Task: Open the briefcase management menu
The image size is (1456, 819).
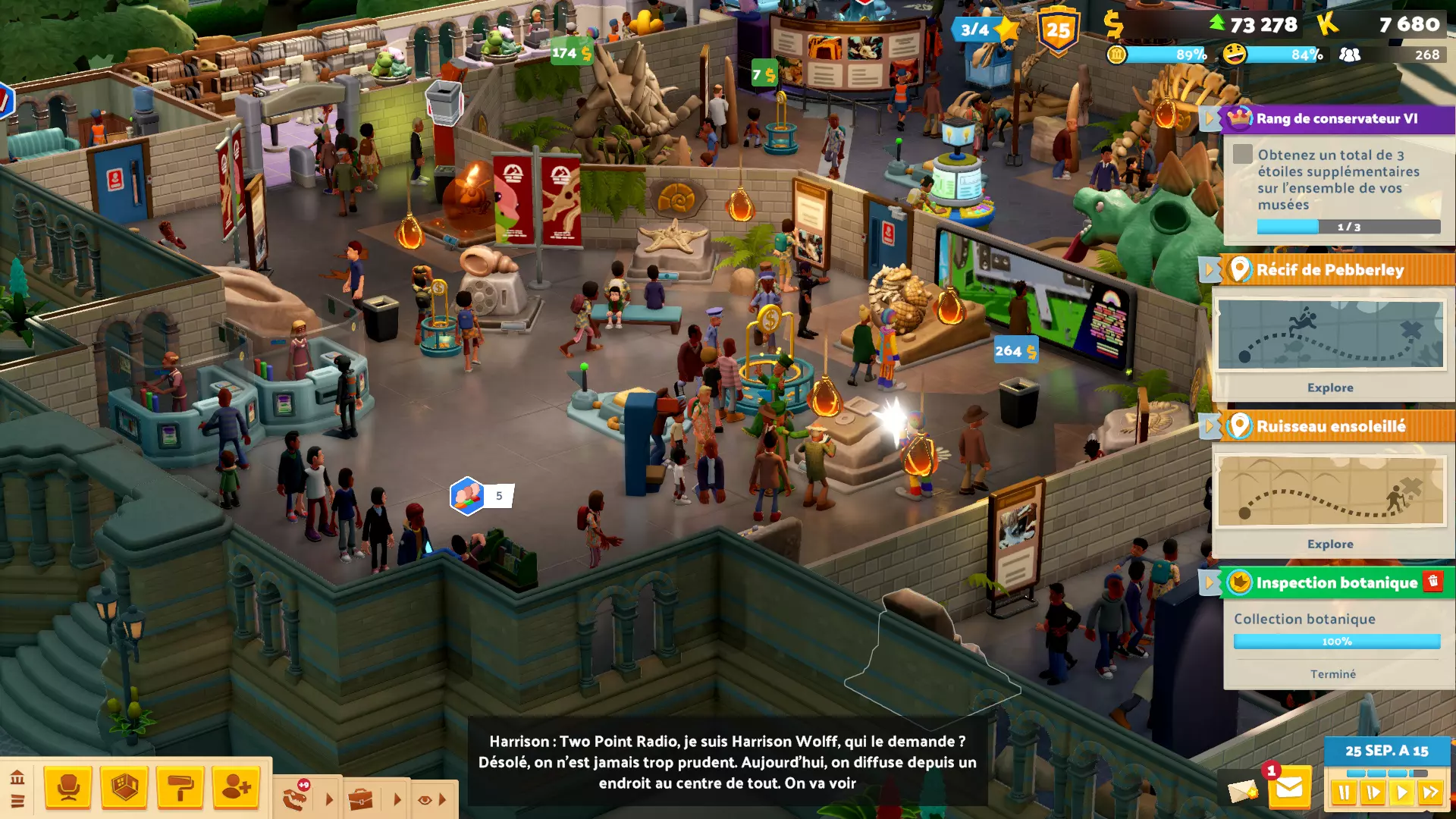Action: pos(361,799)
